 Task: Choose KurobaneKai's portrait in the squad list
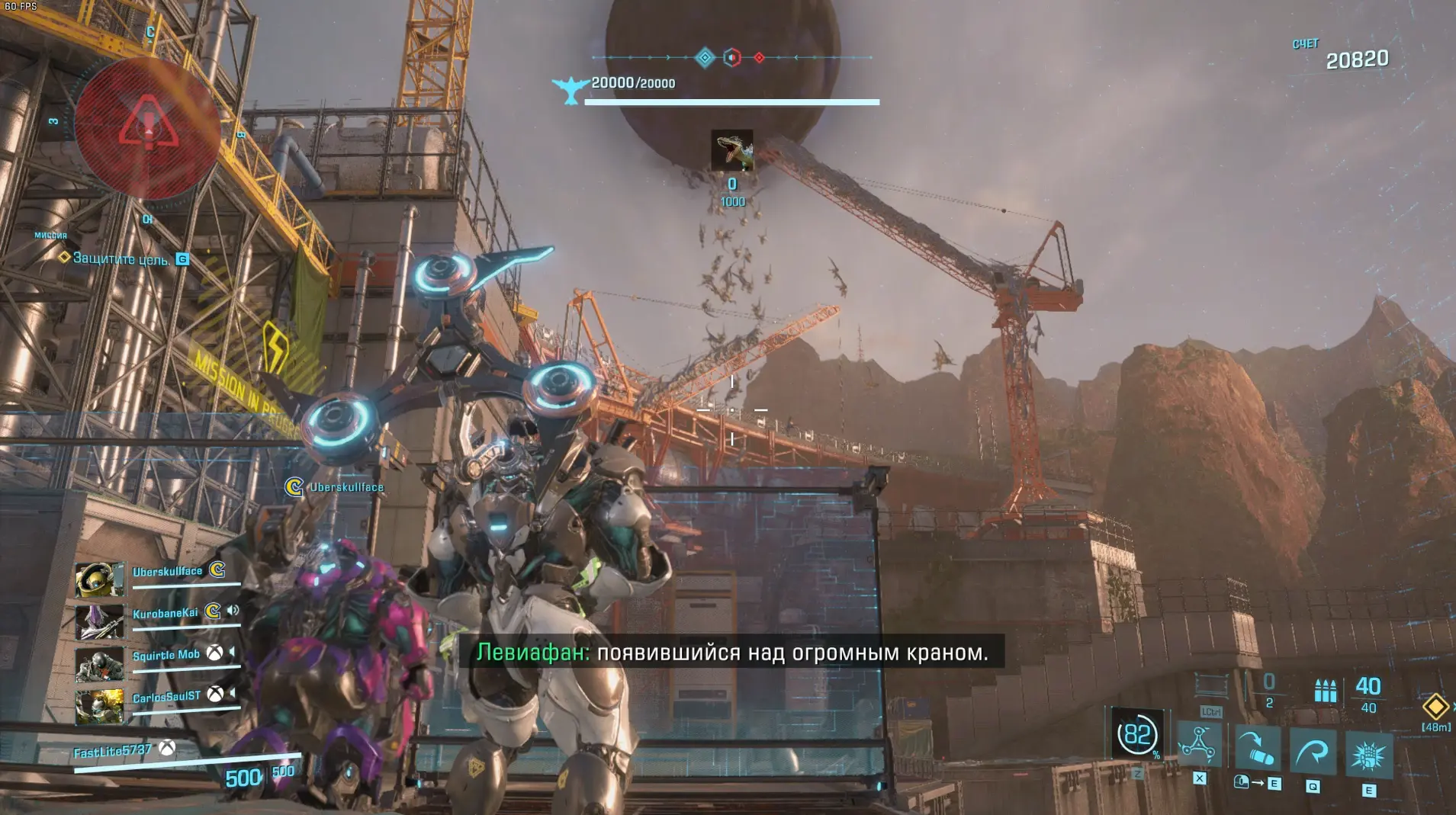[x=100, y=621]
